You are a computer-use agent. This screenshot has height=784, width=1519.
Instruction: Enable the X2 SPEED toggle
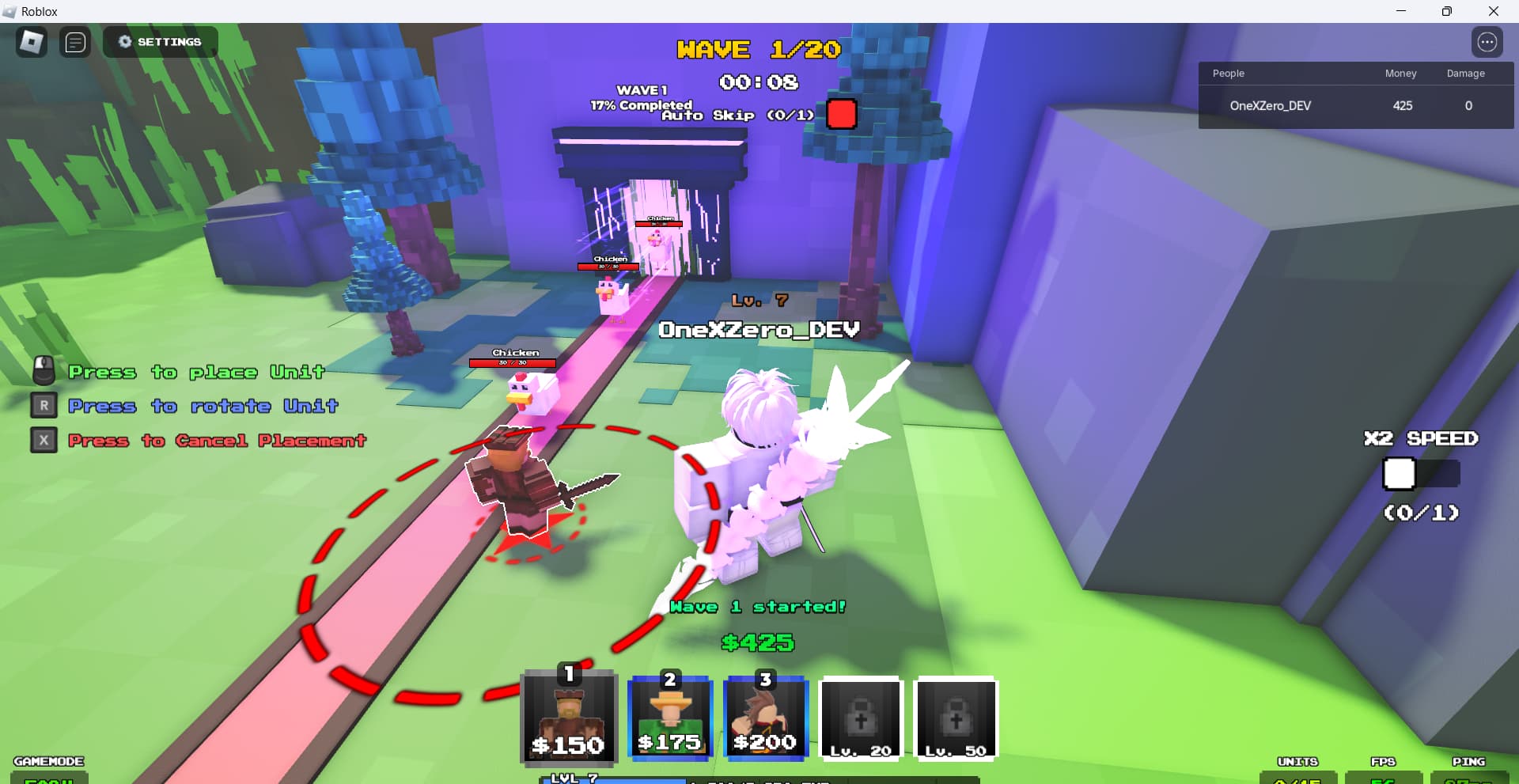(1399, 474)
